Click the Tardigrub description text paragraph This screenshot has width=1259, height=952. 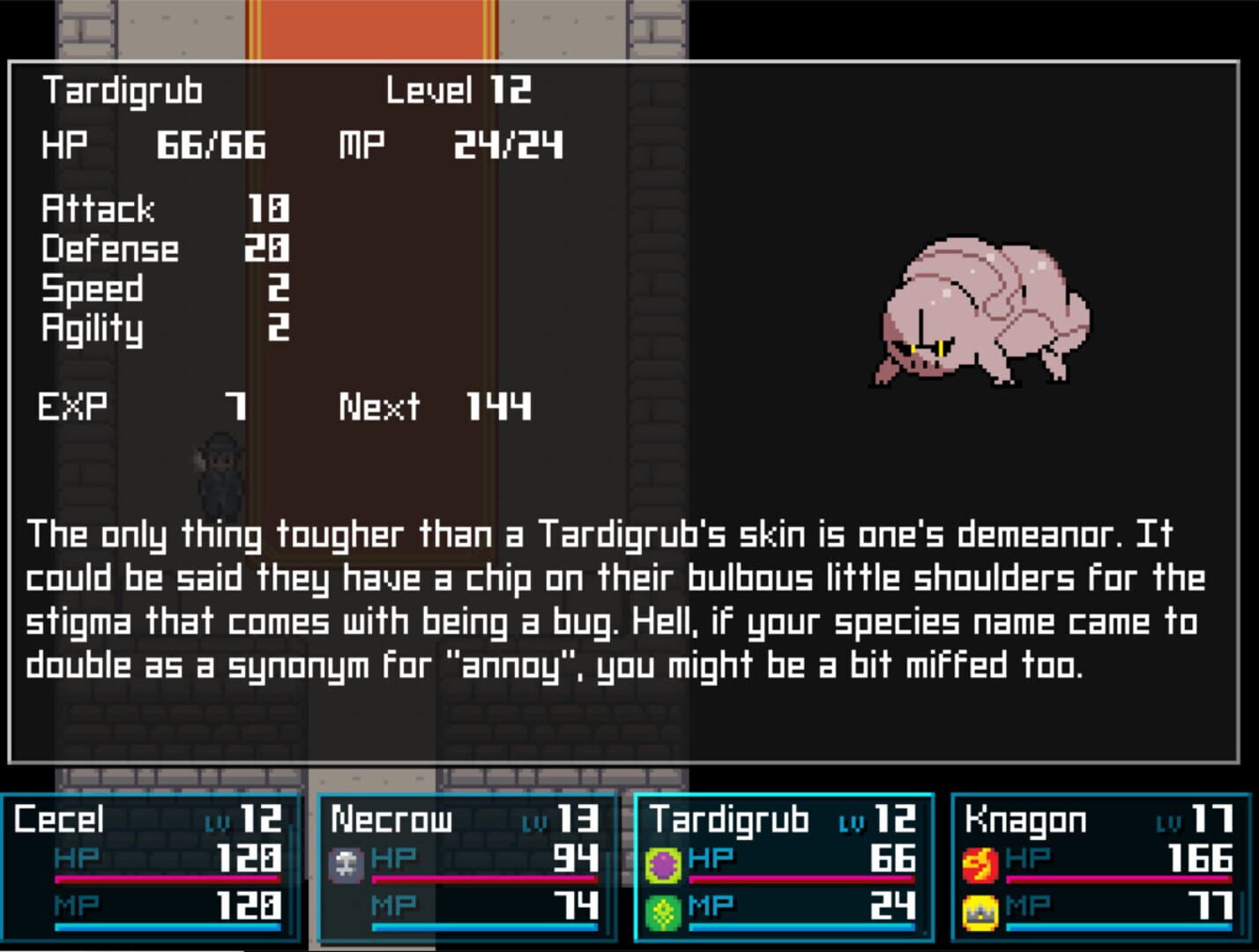617,599
